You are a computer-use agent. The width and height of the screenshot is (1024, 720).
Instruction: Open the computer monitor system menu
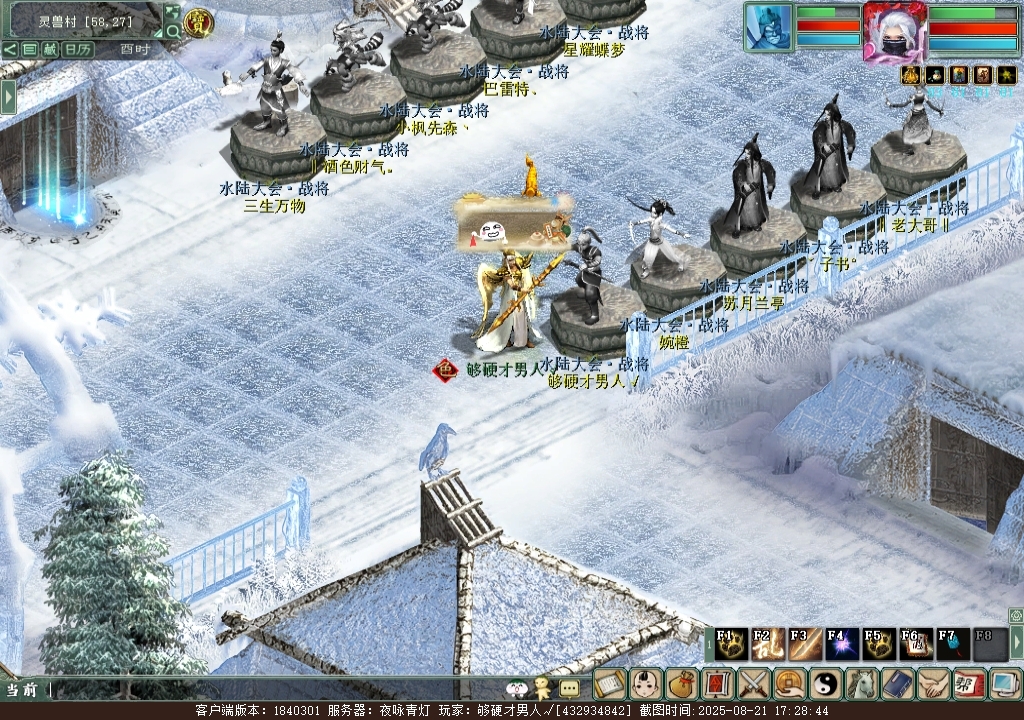tap(1003, 684)
